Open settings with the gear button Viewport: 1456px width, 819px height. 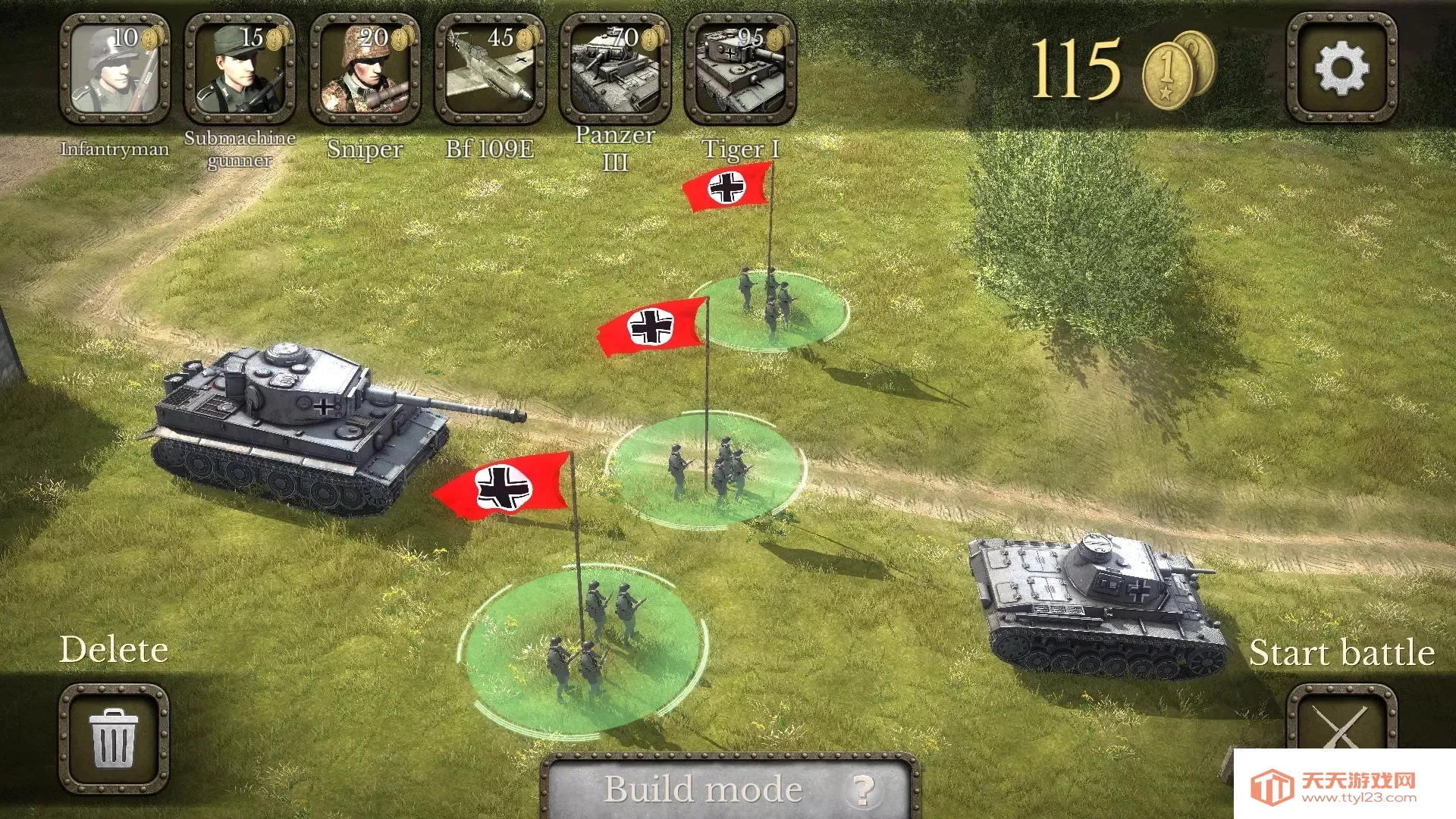1341,68
